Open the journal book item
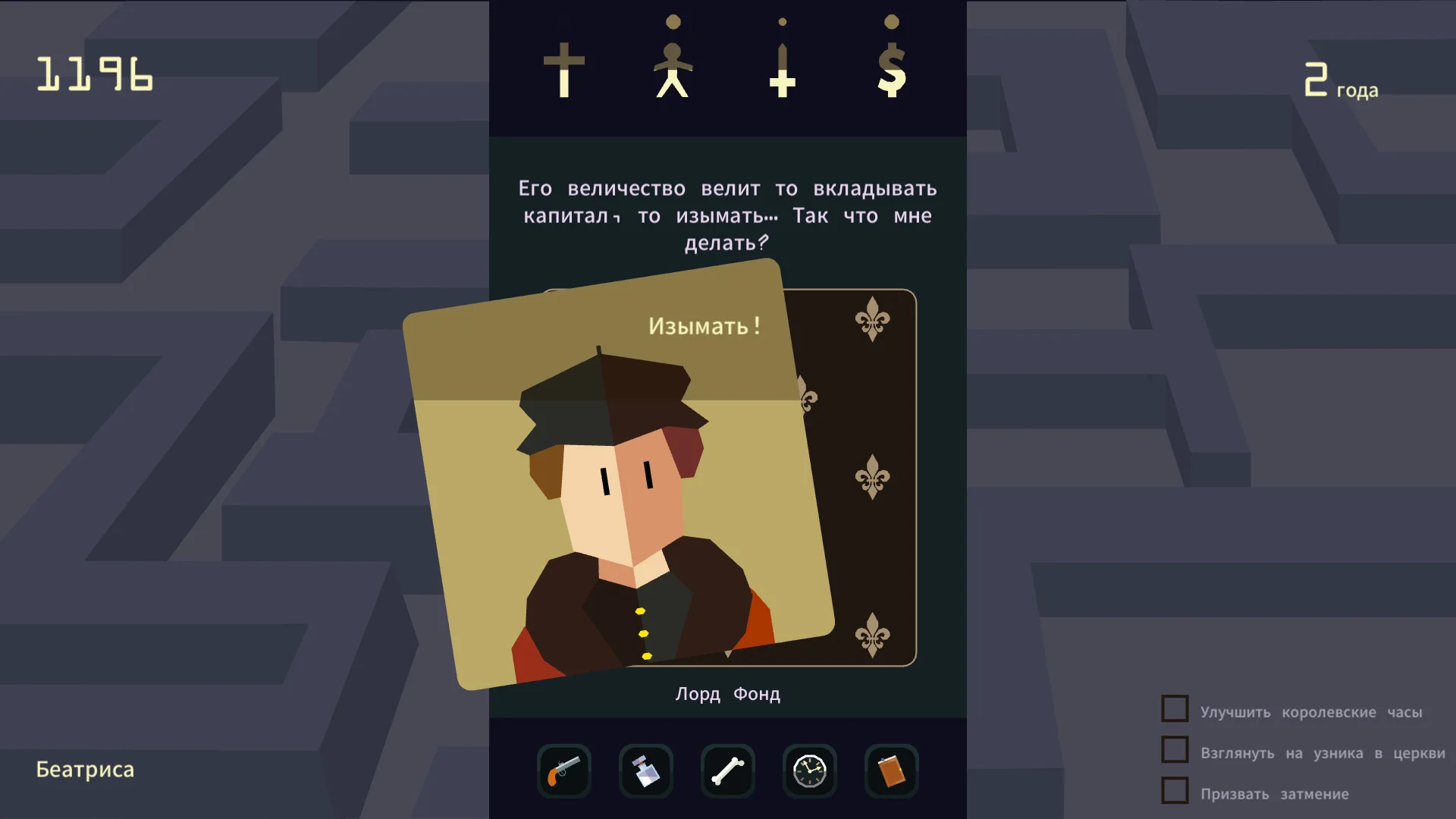The image size is (1456, 819). coord(891,770)
